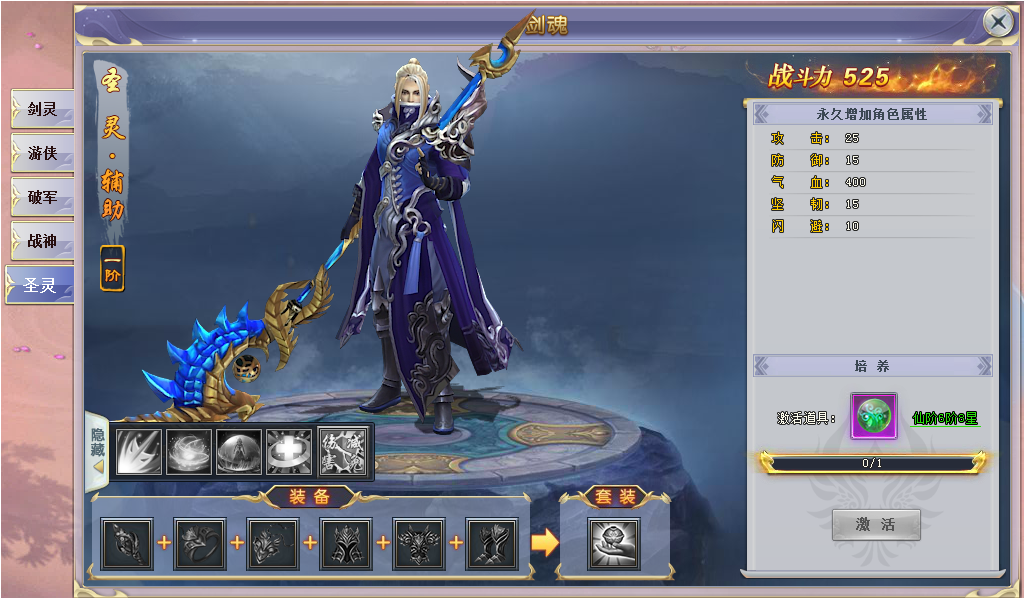The width and height of the screenshot is (1025, 599).
Task: Select the healing cross skill icon
Action: coord(289,451)
